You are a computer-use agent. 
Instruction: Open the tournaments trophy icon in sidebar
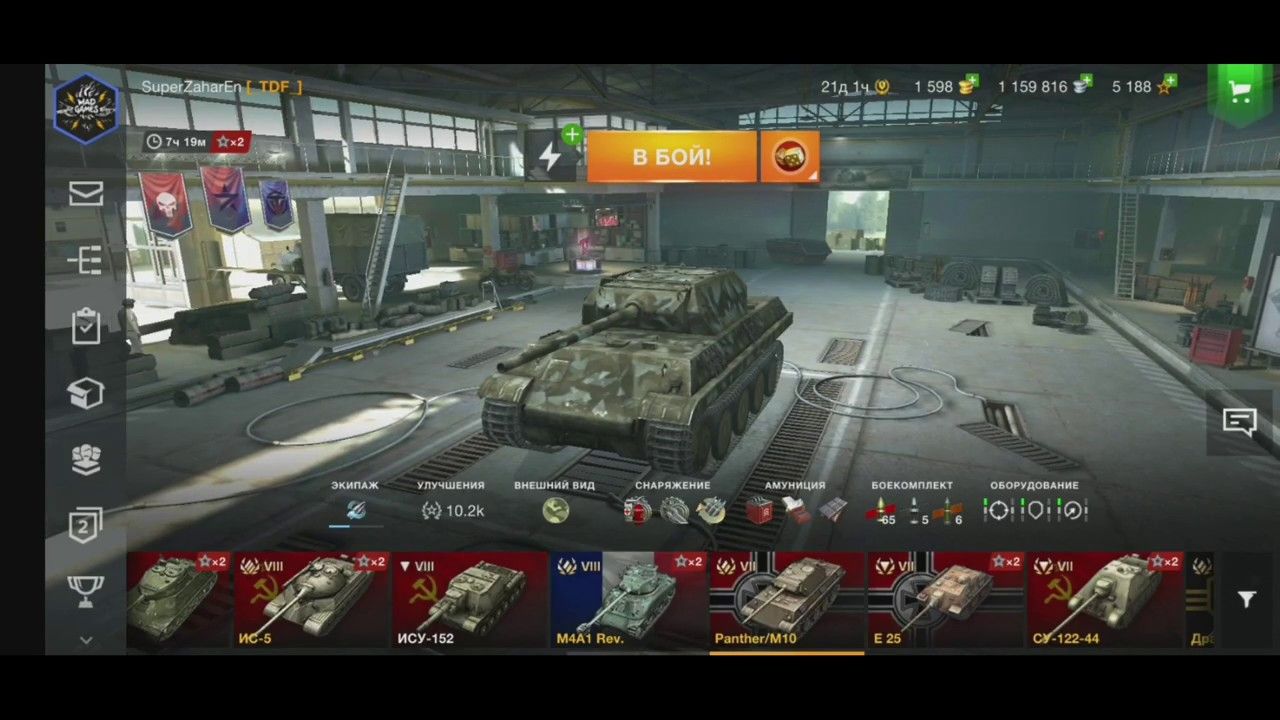85,590
